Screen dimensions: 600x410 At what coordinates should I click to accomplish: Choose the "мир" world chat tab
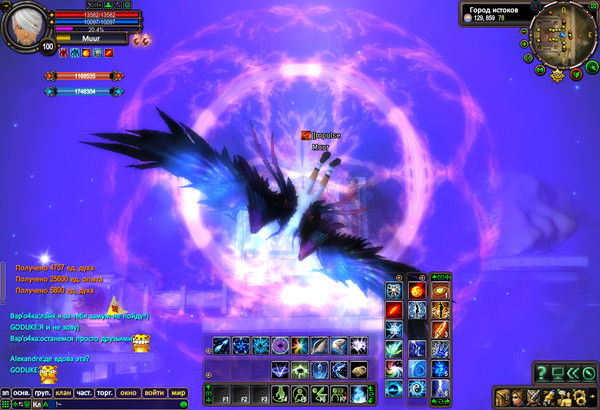178,393
